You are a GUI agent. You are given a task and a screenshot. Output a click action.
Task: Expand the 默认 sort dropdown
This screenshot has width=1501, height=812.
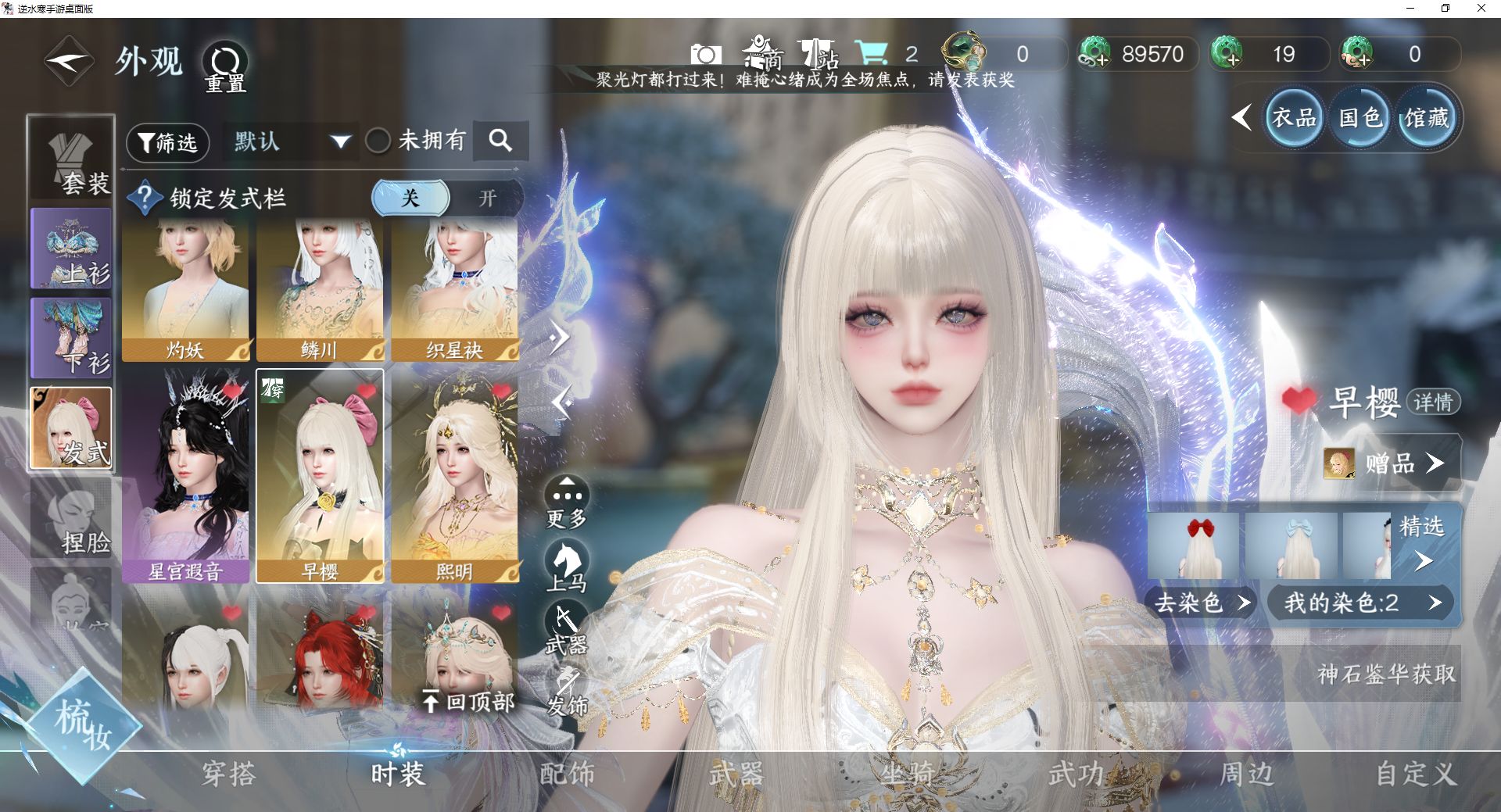pos(291,142)
